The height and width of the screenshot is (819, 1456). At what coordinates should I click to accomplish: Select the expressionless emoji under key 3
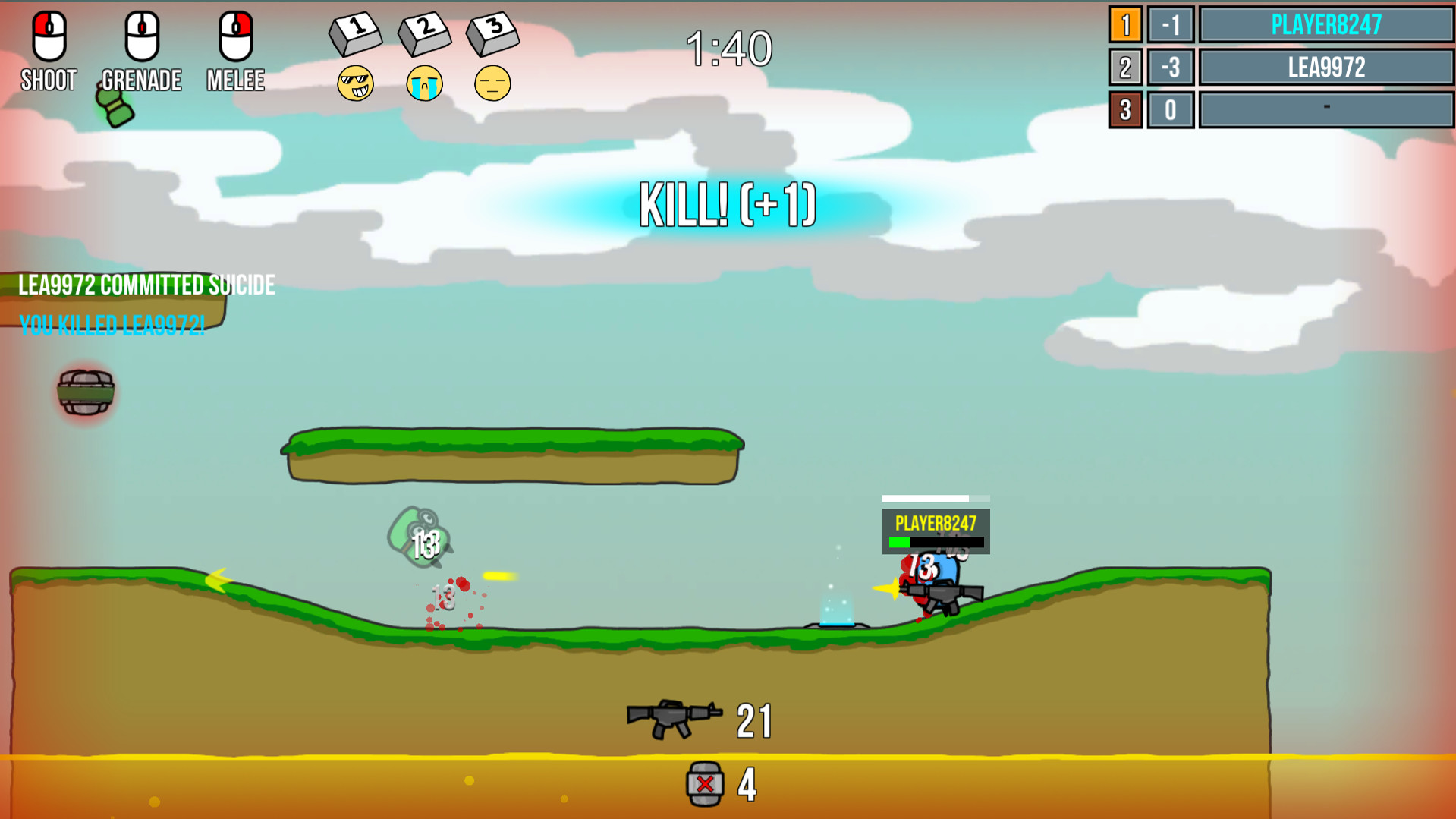click(492, 83)
